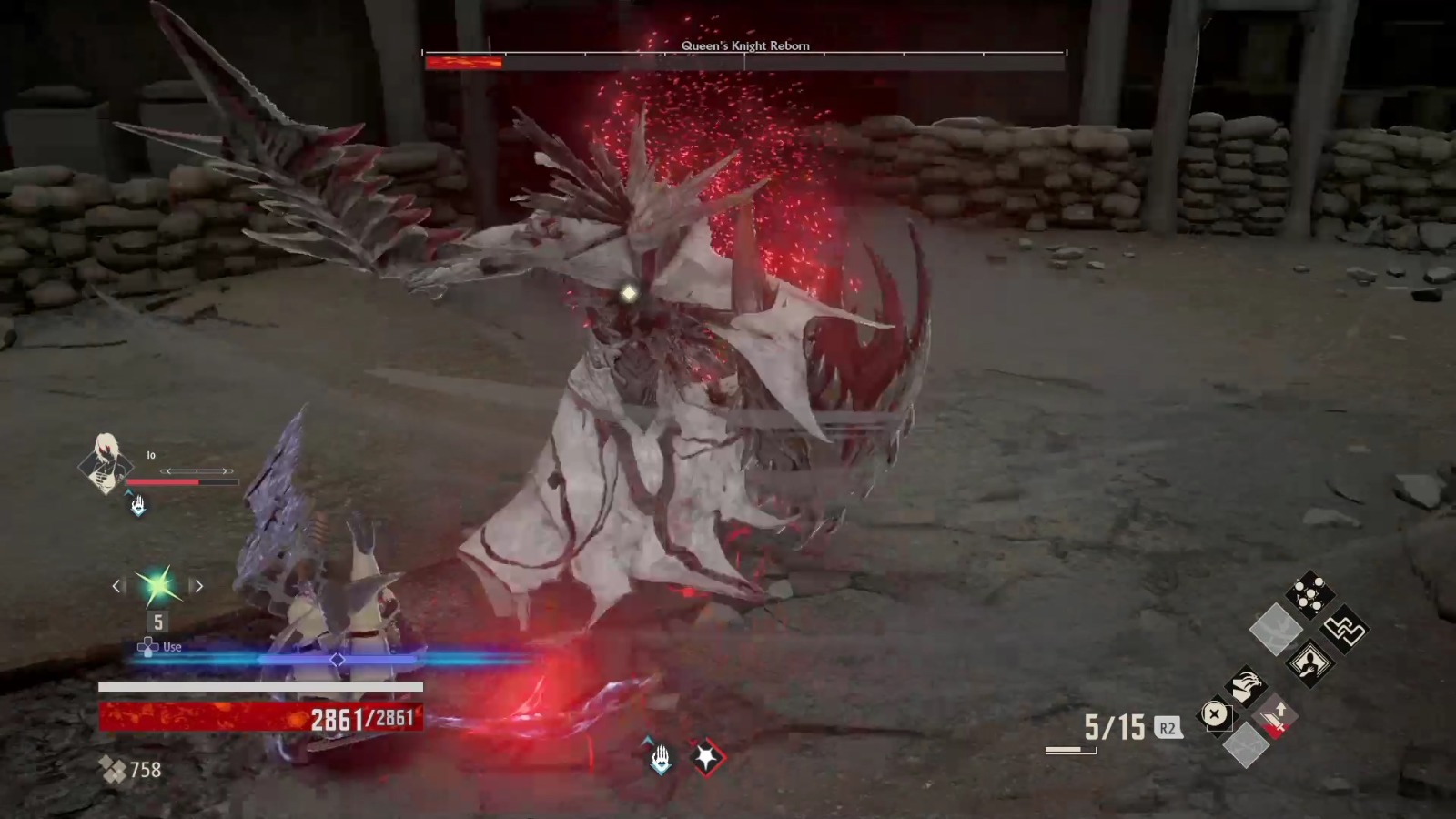
Task: Click the haze crystal icon beside 758
Action: coord(110,767)
